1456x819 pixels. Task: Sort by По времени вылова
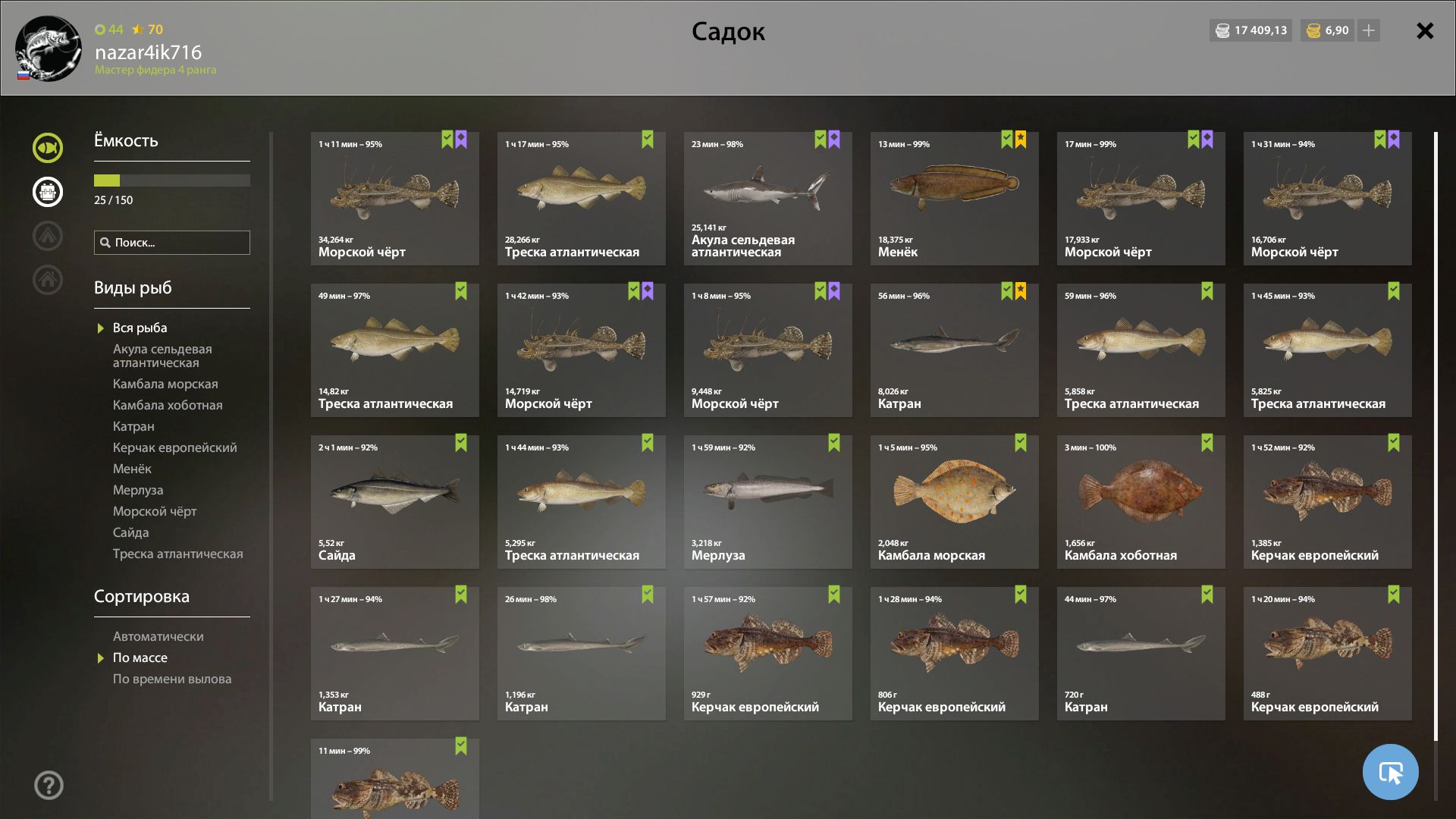(172, 679)
